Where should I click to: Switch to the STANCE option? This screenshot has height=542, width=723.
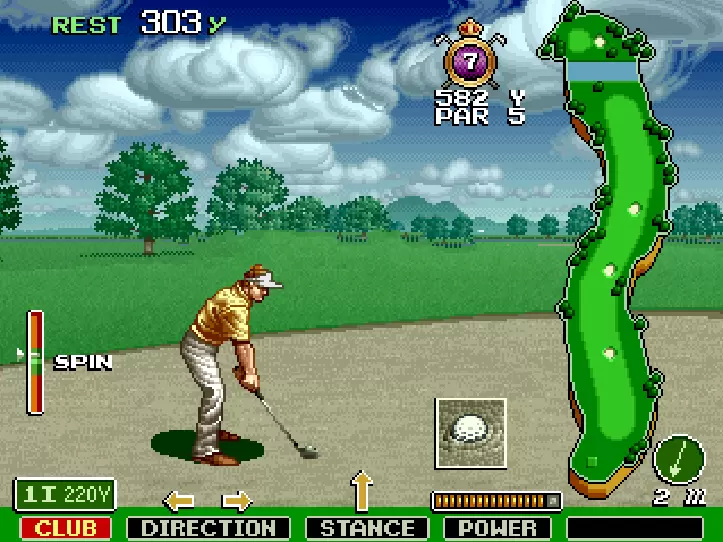click(x=367, y=528)
